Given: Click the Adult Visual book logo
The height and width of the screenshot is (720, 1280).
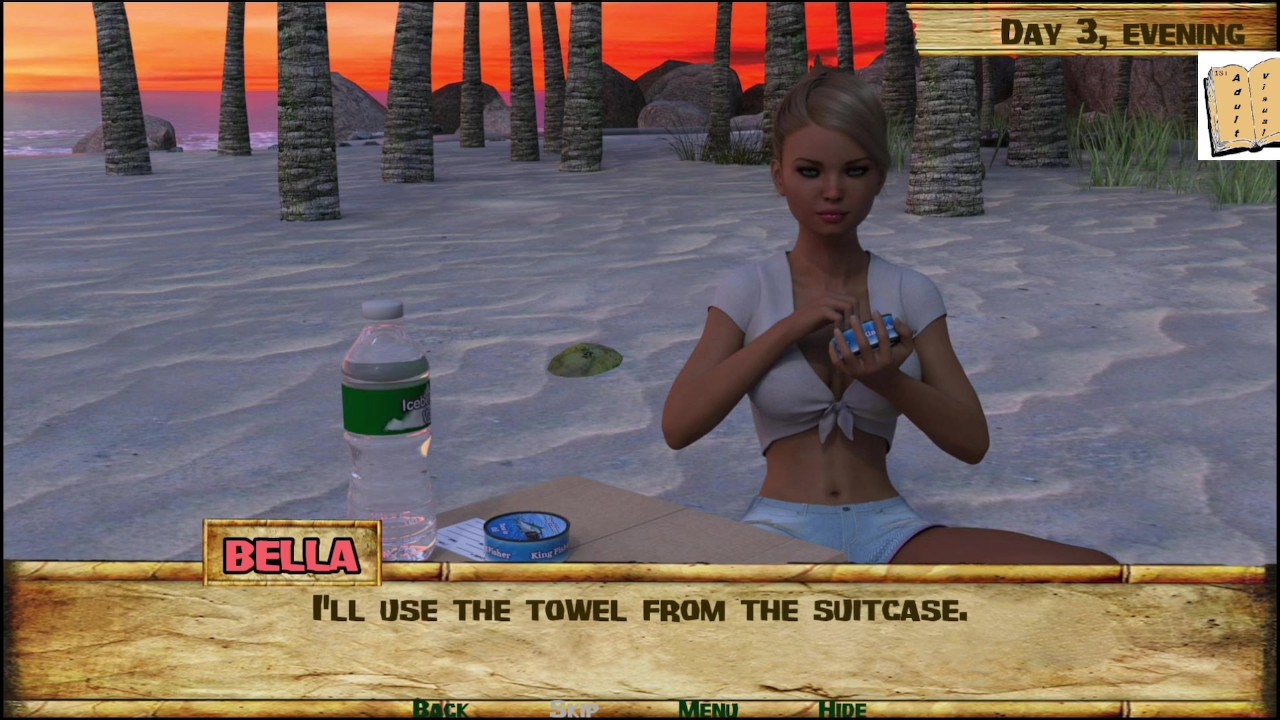Looking at the screenshot, I should 1239,107.
